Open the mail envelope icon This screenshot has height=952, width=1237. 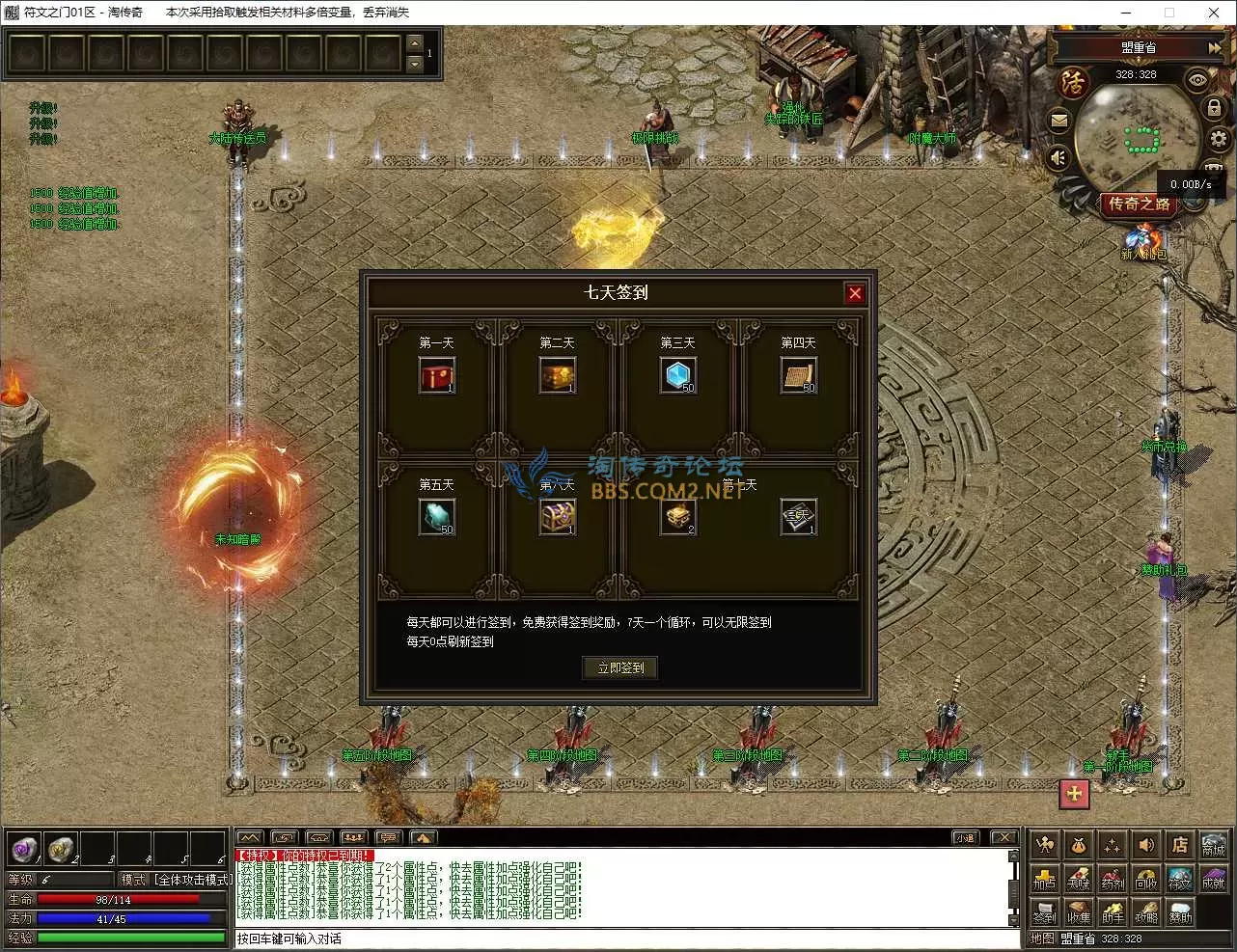click(1059, 122)
